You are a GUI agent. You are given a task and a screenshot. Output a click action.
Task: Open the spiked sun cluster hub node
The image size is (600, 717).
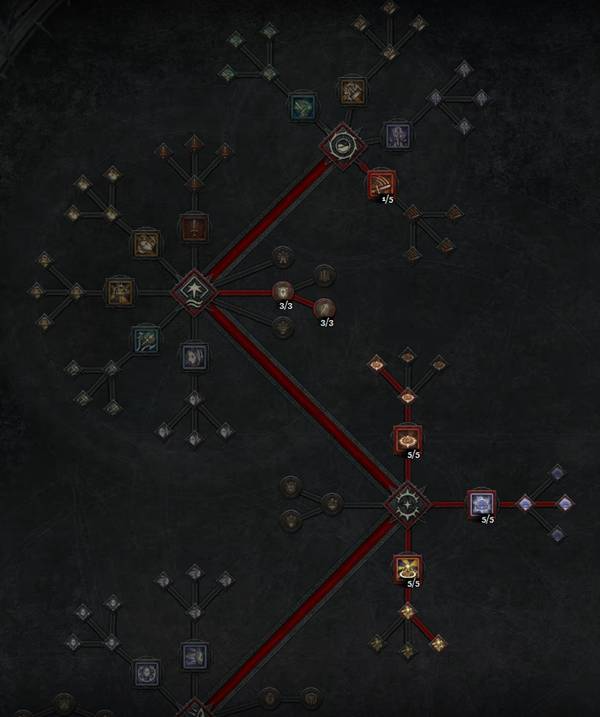pyautogui.click(x=407, y=503)
